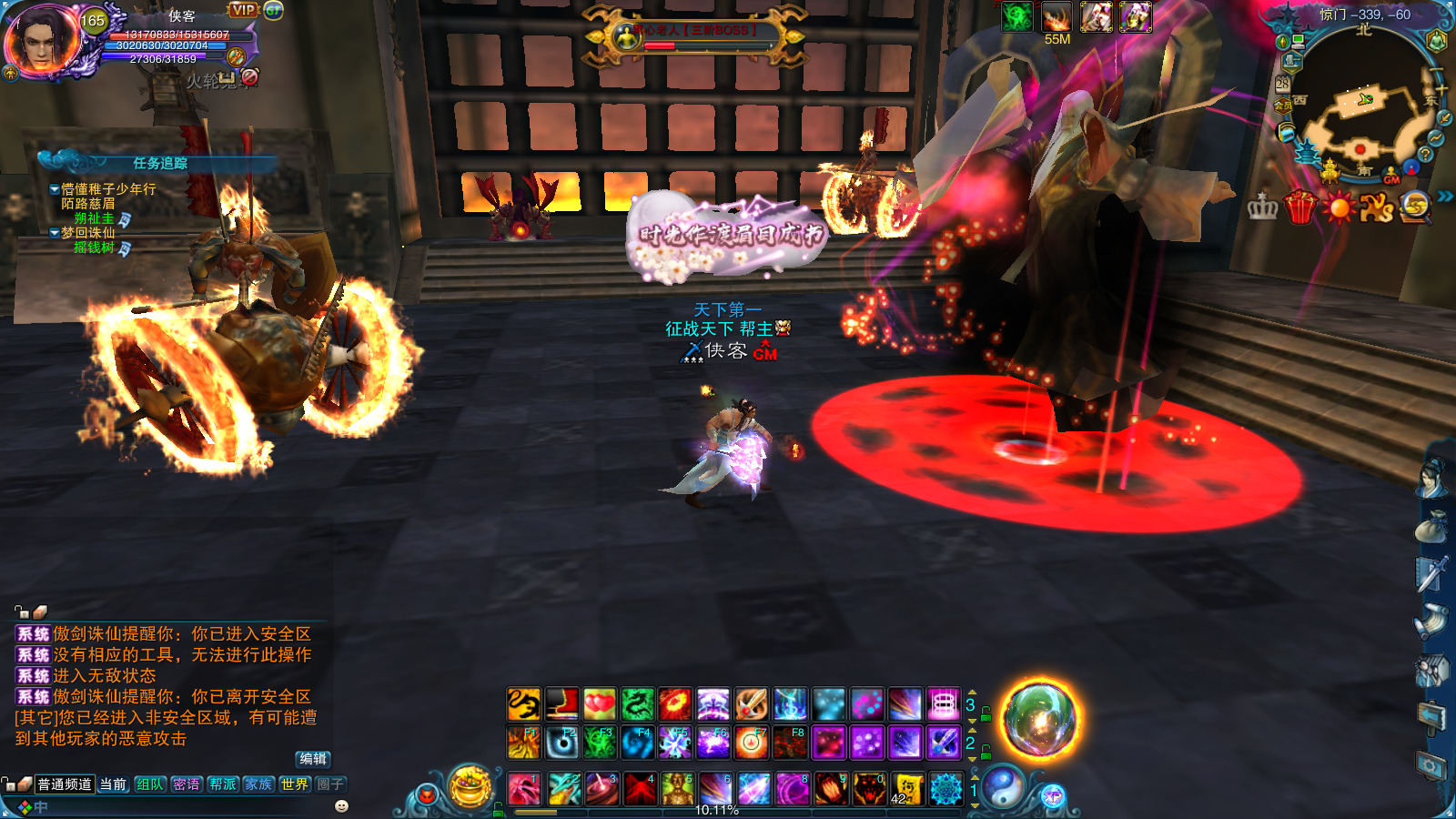Click the yin-yang orb button
Image resolution: width=1456 pixels, height=819 pixels.
point(1003,786)
